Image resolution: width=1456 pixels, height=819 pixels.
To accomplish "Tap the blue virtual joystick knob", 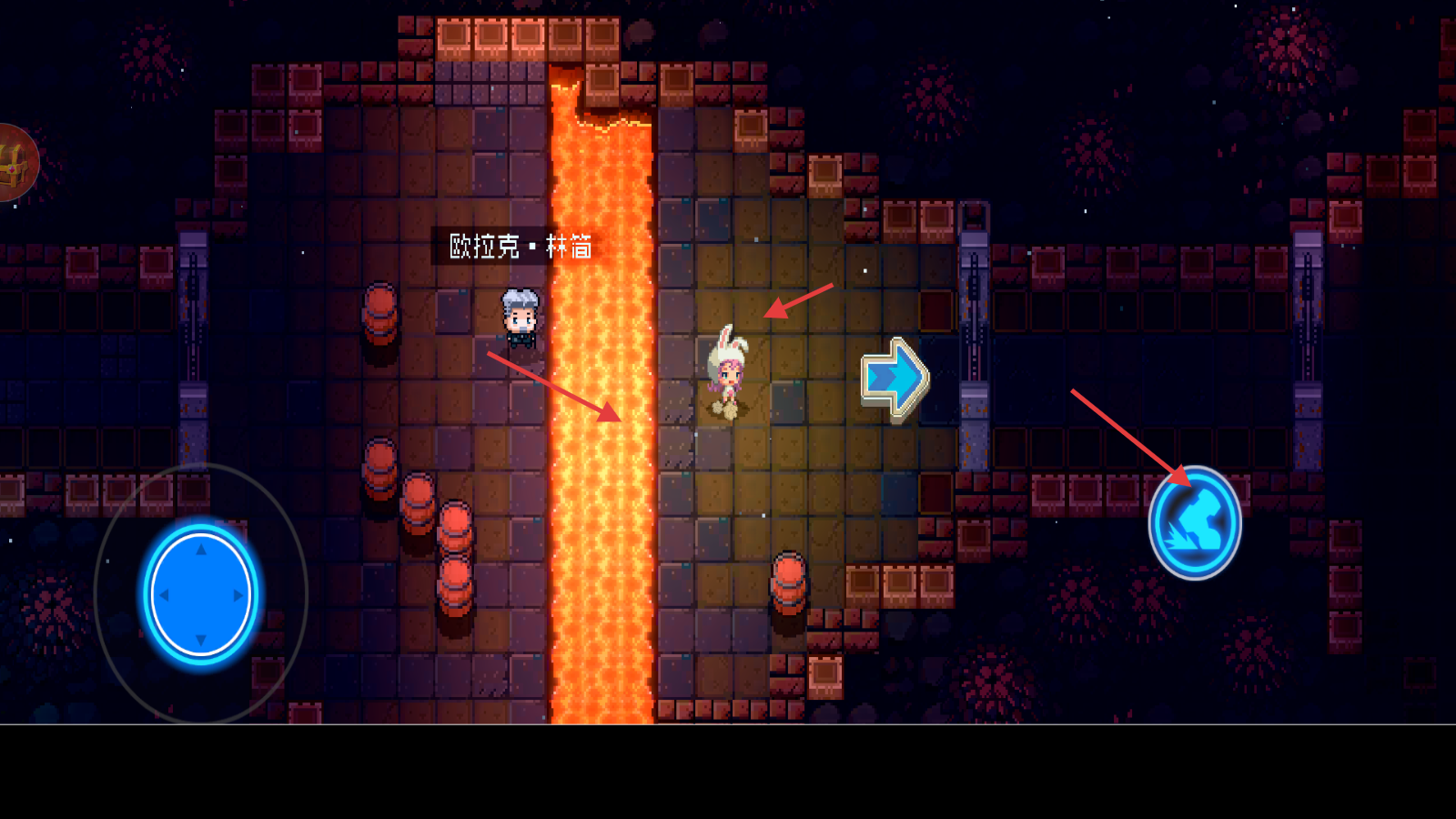I will pyautogui.click(x=200, y=595).
